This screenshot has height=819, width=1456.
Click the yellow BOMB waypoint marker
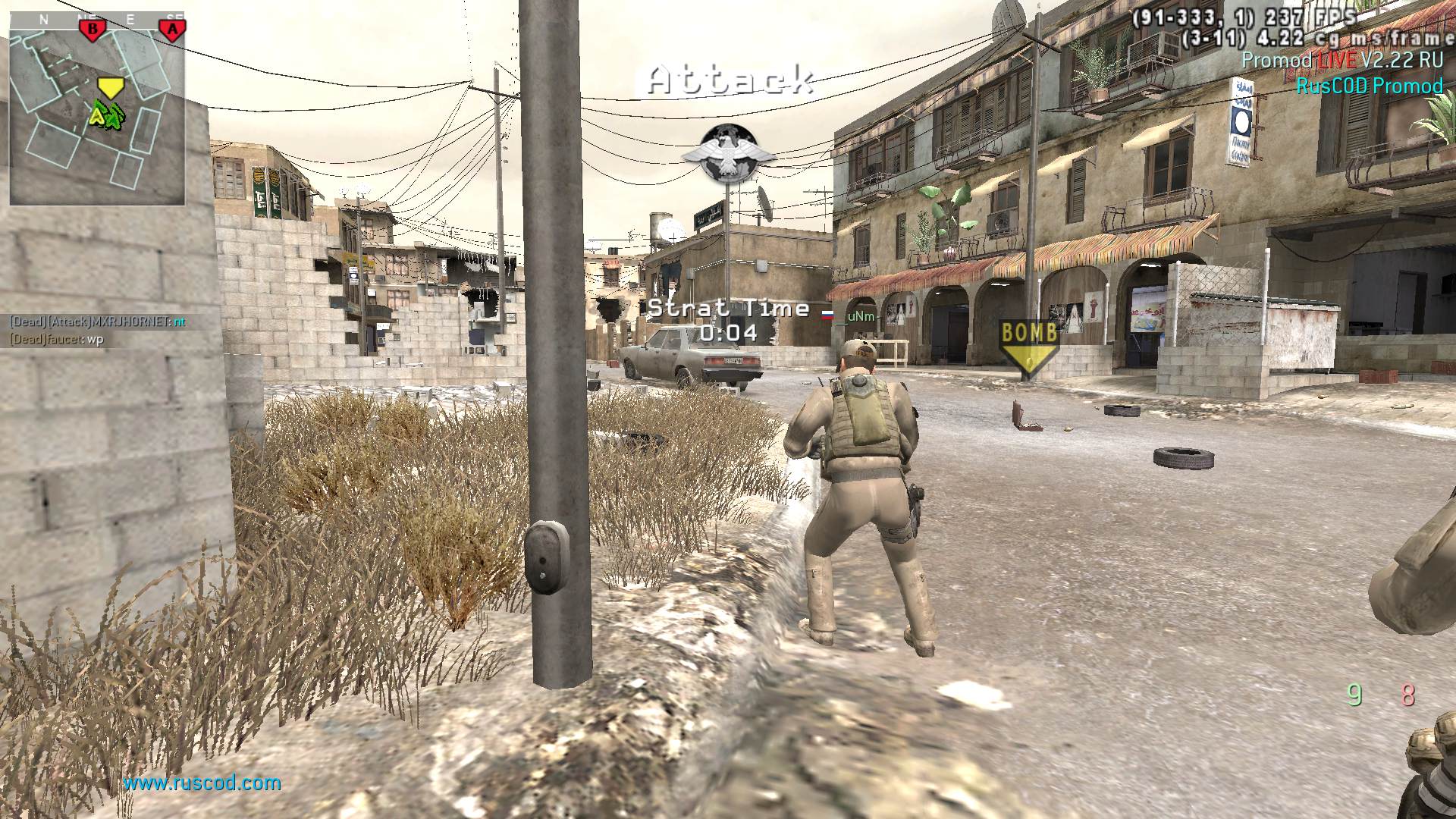(1029, 346)
